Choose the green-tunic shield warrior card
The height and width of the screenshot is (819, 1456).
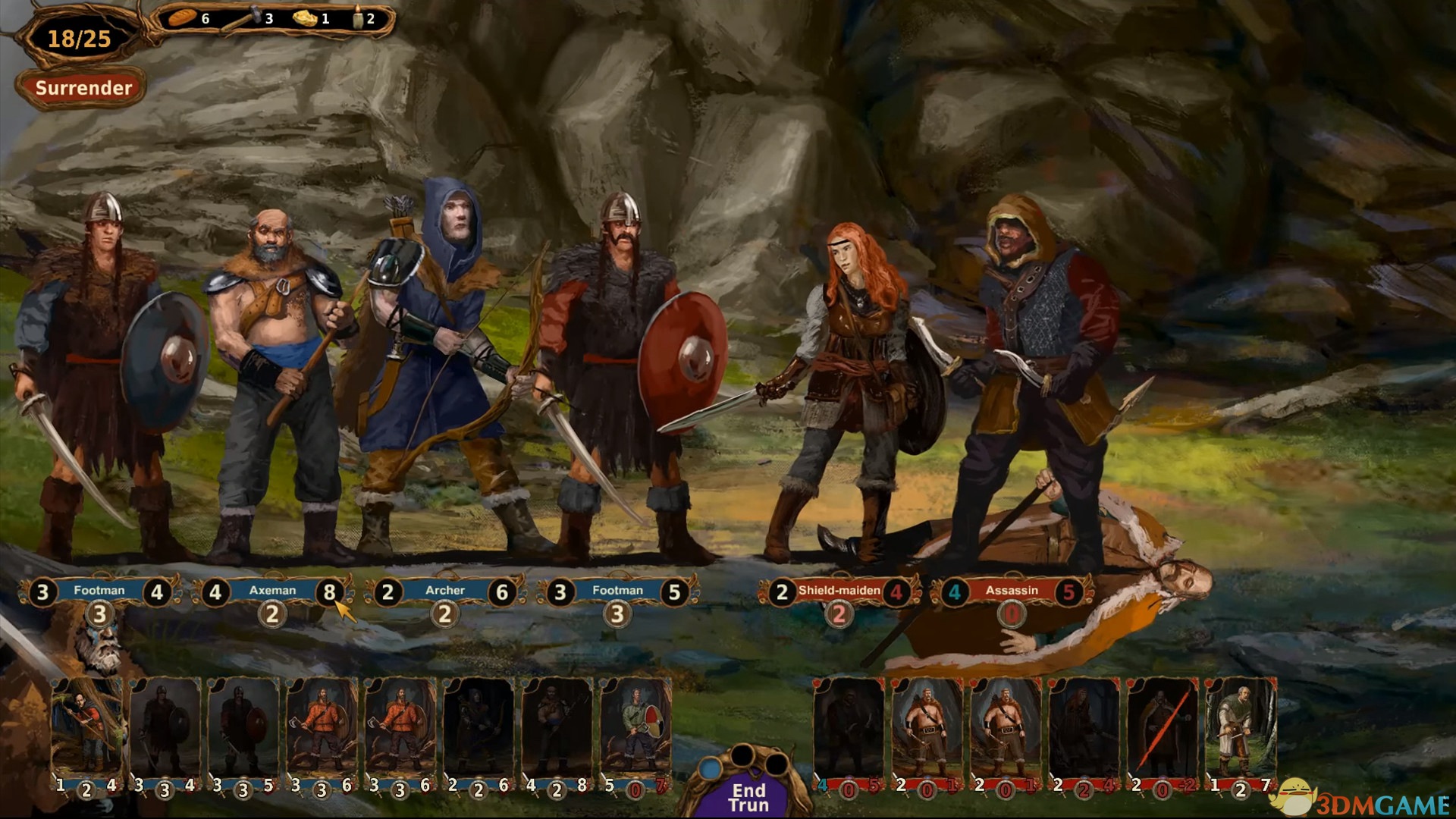point(635,730)
